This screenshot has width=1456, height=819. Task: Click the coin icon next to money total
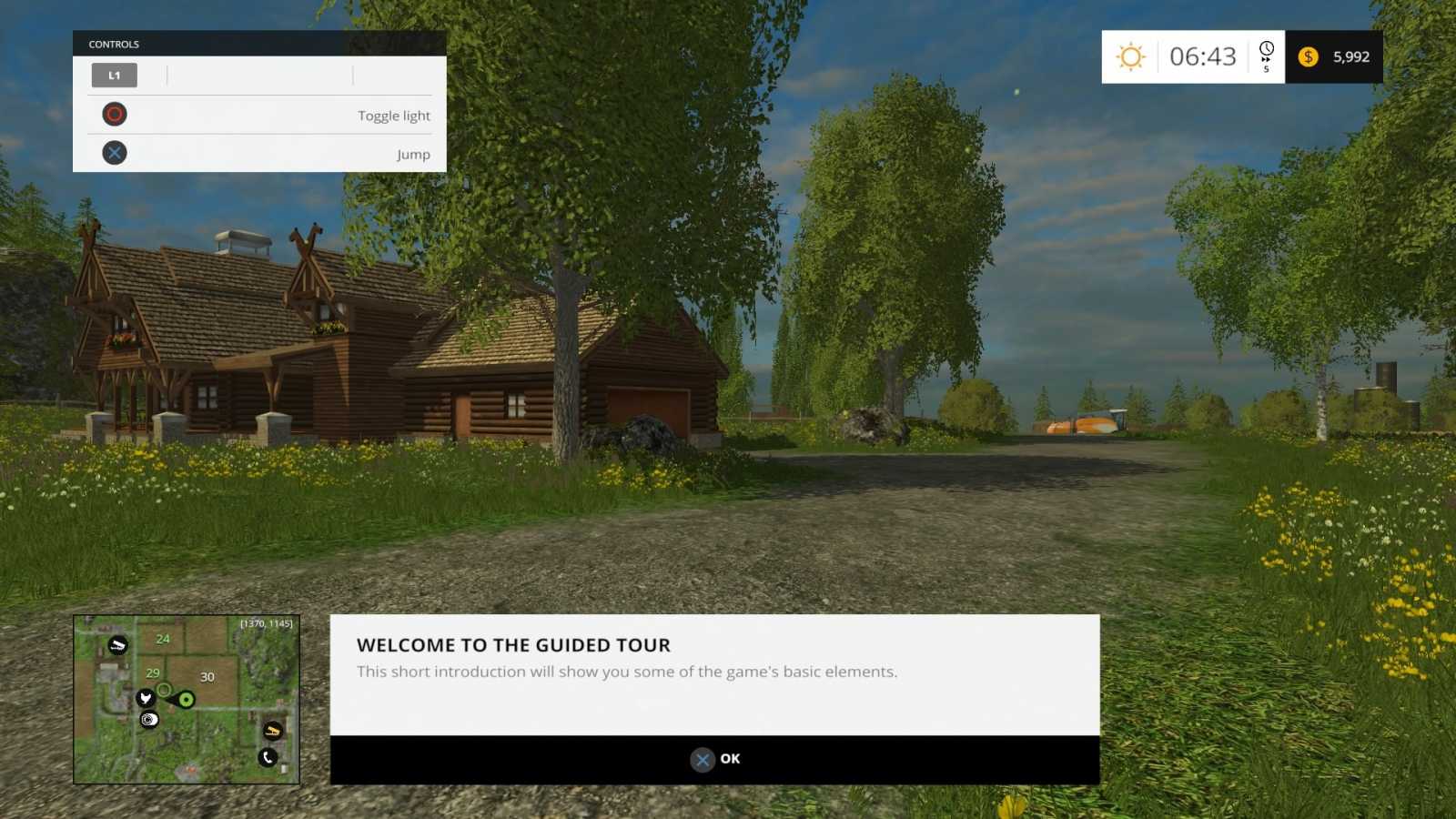click(1308, 56)
